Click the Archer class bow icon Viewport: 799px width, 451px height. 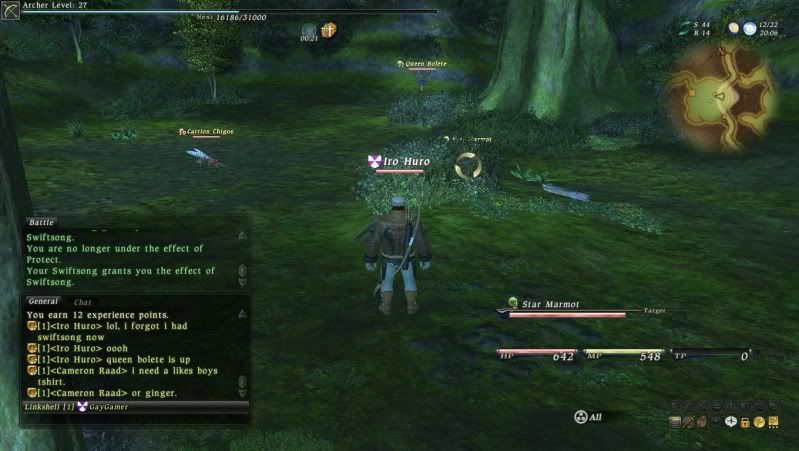10,11
